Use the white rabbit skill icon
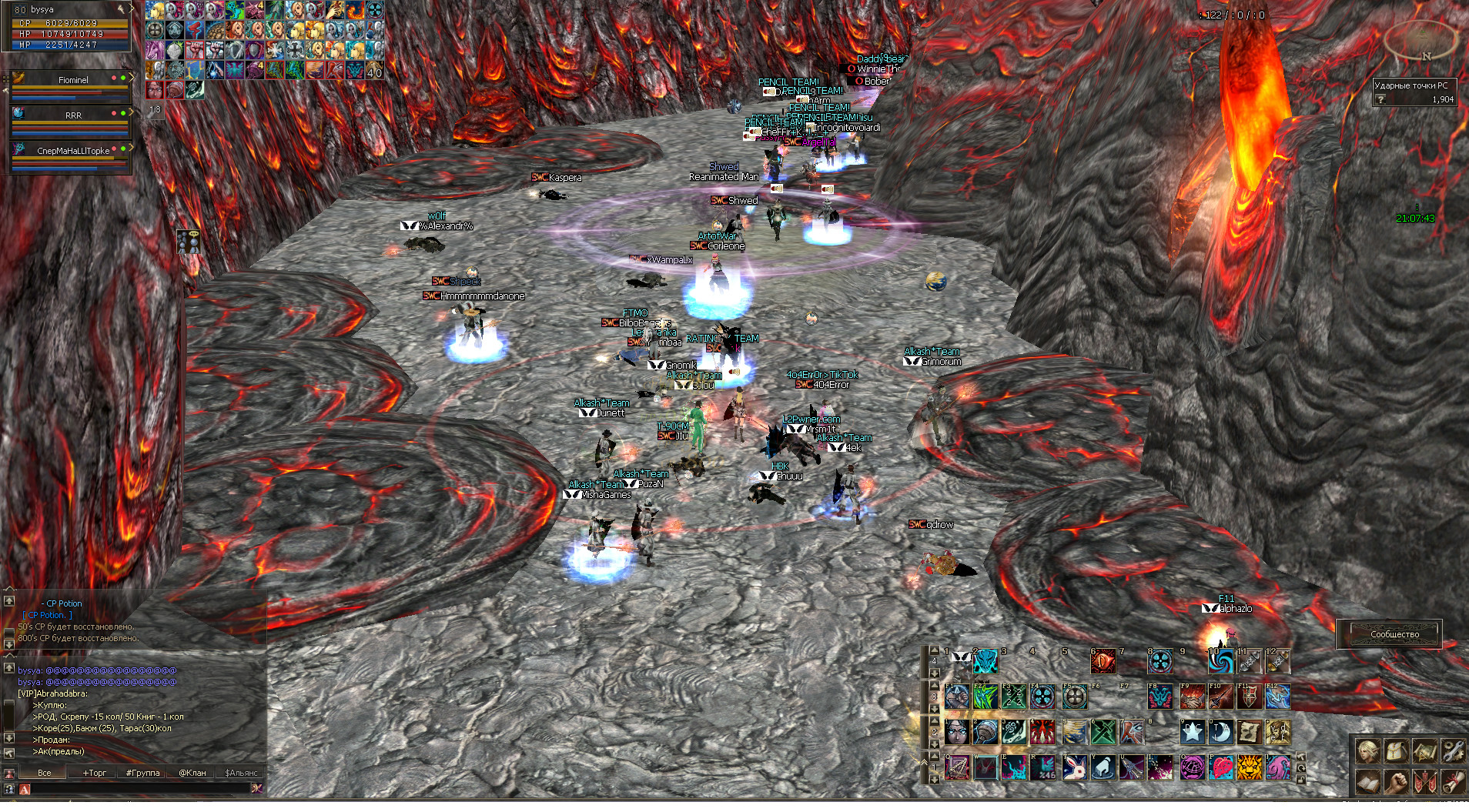 tap(1074, 767)
